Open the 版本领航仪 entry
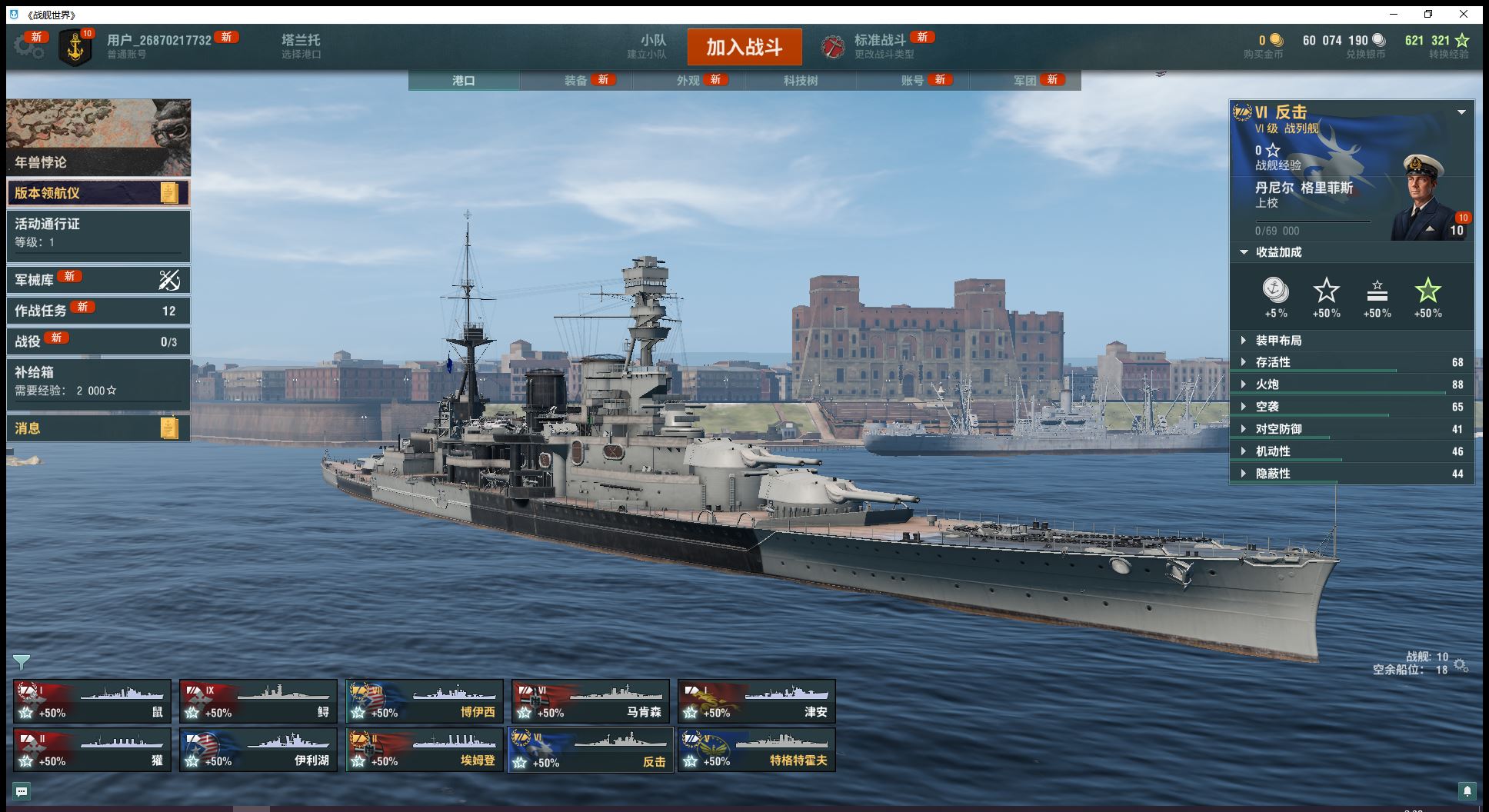This screenshot has width=1489, height=812. [x=98, y=193]
